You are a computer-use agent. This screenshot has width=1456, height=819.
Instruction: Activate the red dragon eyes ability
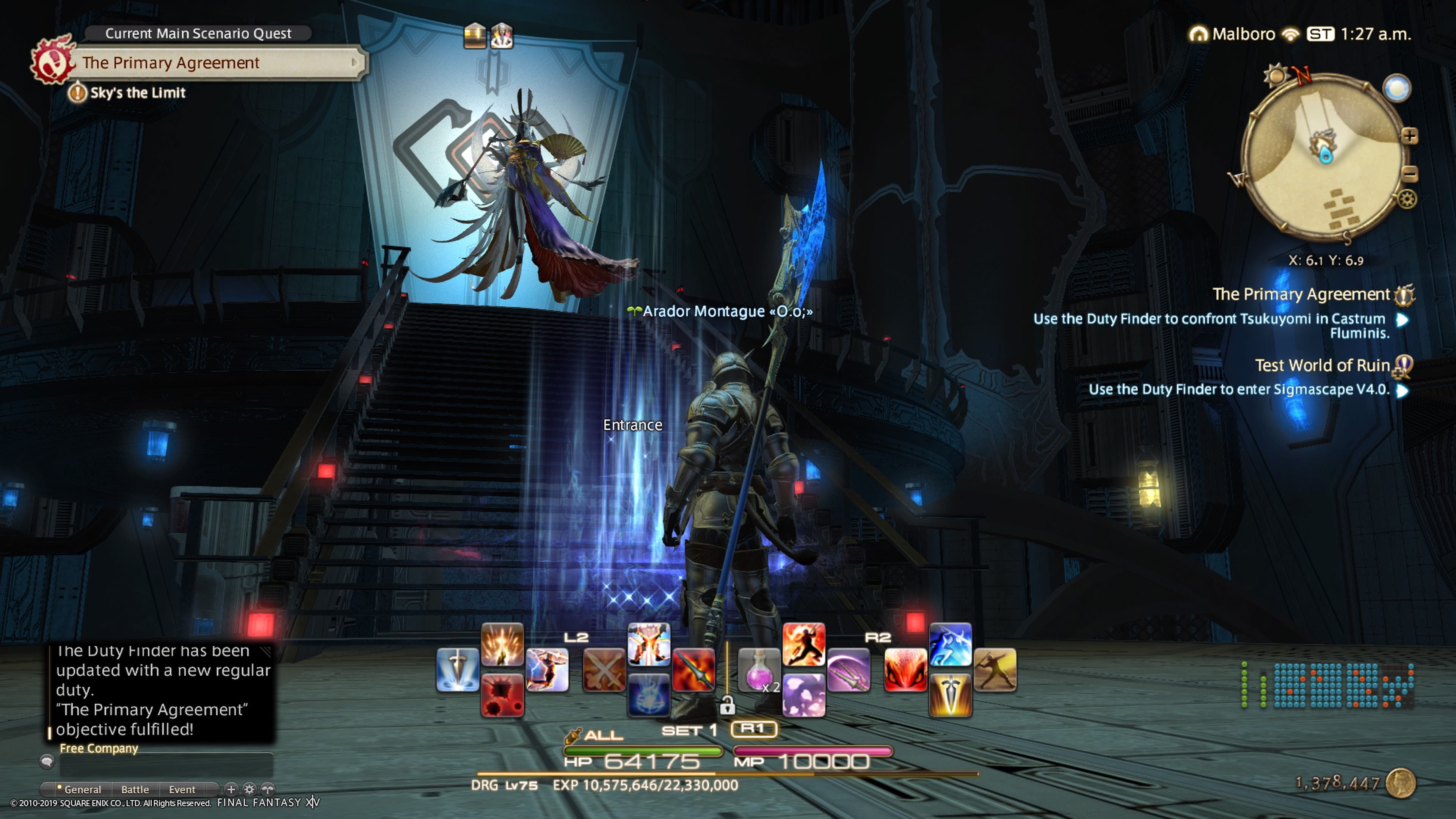pyautogui.click(x=905, y=670)
